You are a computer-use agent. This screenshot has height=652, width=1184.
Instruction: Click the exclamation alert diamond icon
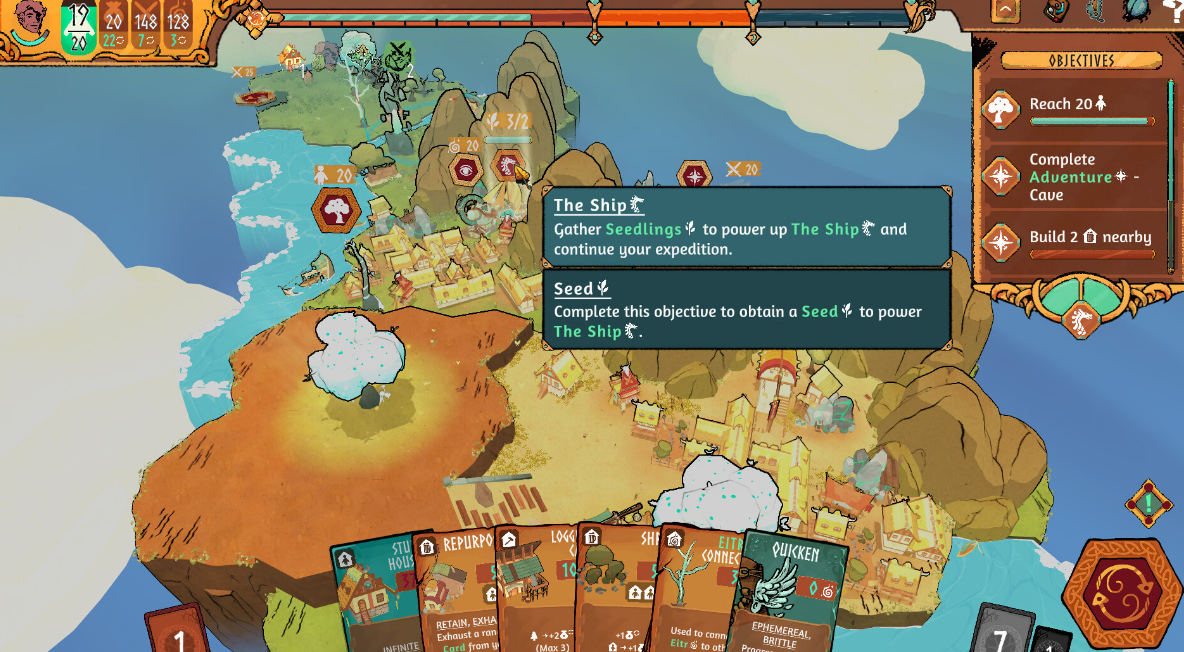pyautogui.click(x=1148, y=503)
